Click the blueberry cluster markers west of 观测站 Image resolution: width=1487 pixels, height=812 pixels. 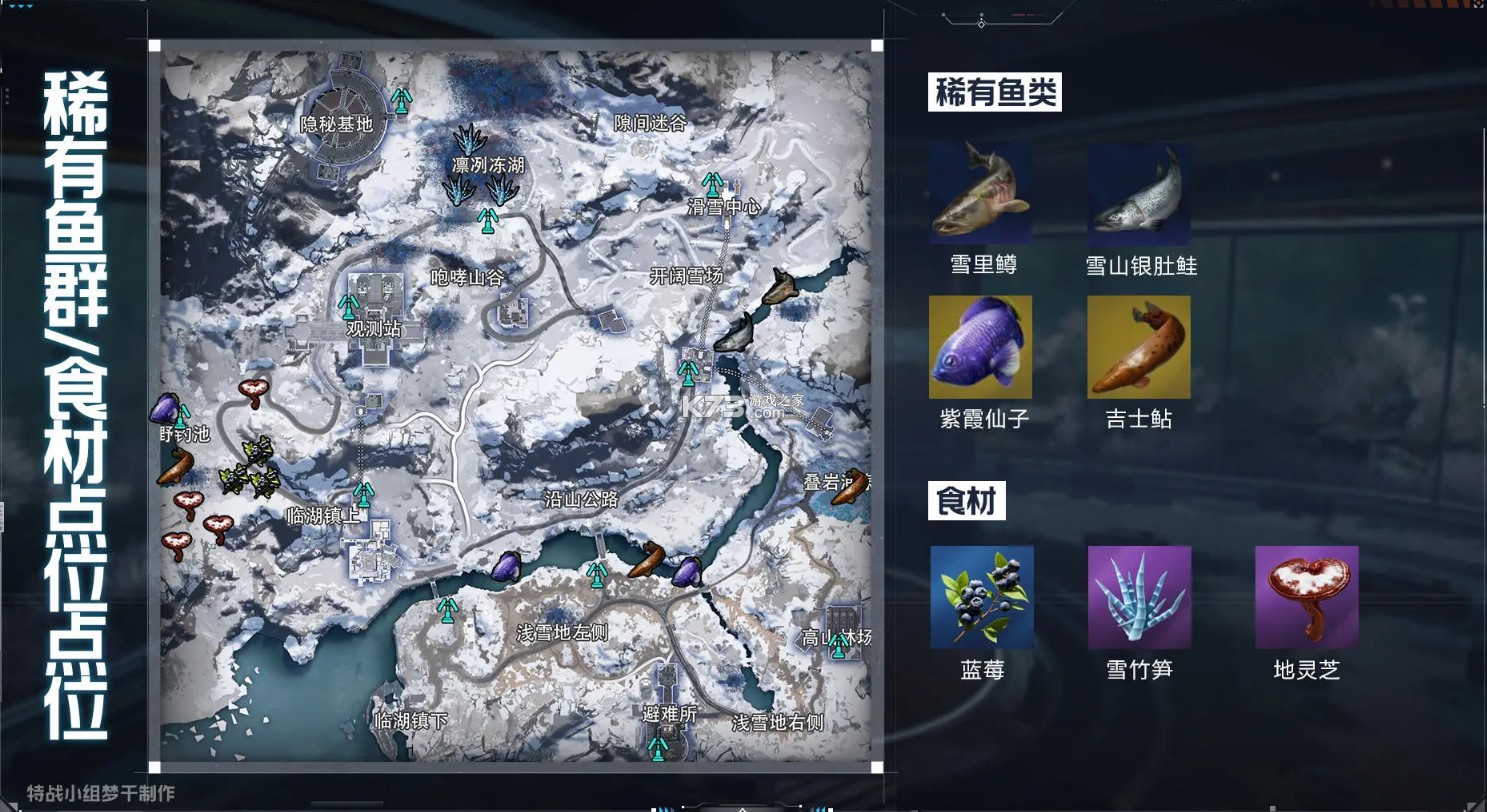[x=250, y=470]
